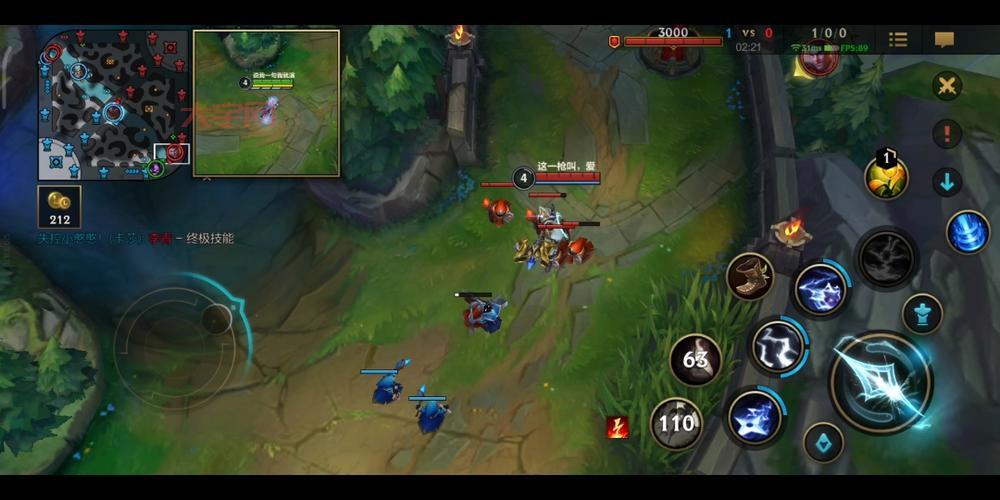Send the crossed swords attack ping

pos(946,86)
